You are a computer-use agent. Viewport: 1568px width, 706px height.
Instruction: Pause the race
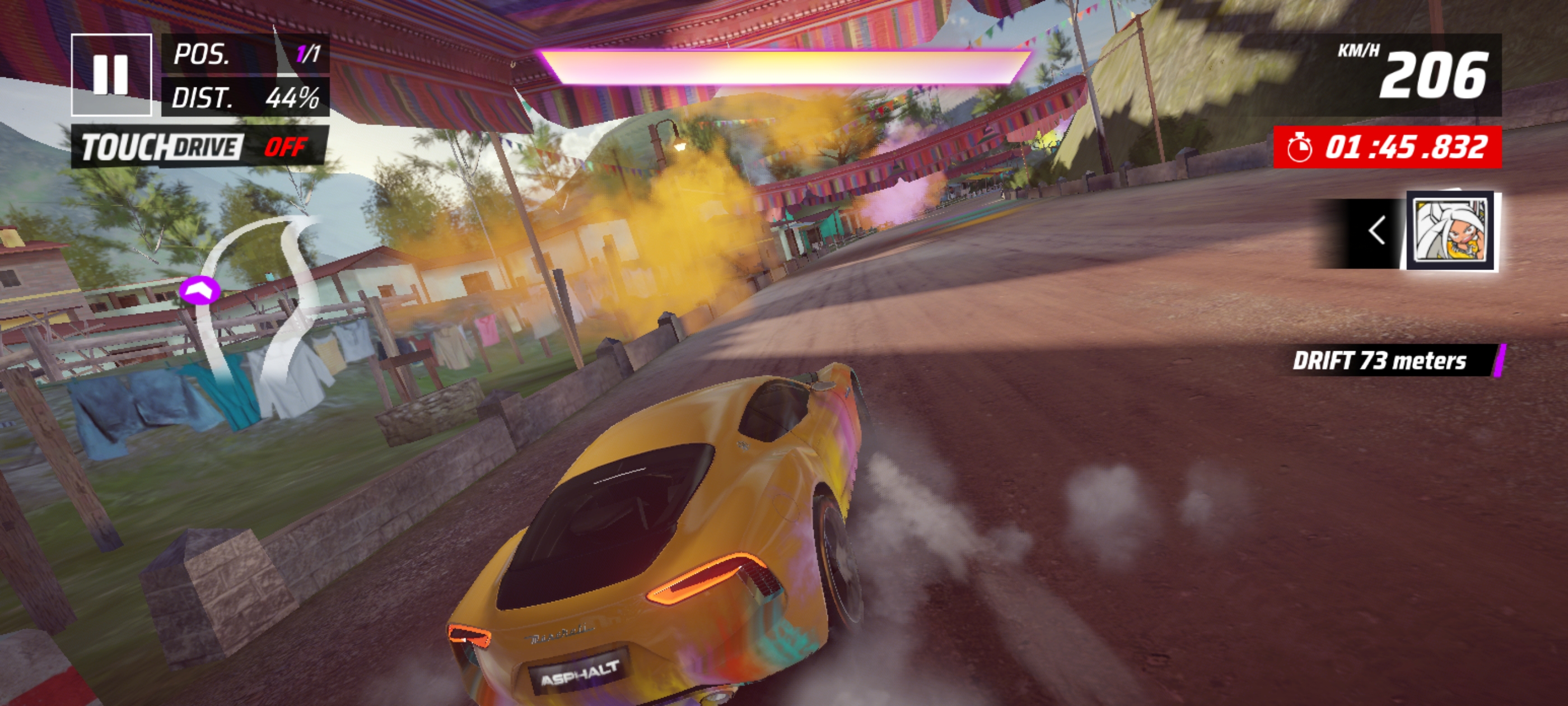point(111,75)
